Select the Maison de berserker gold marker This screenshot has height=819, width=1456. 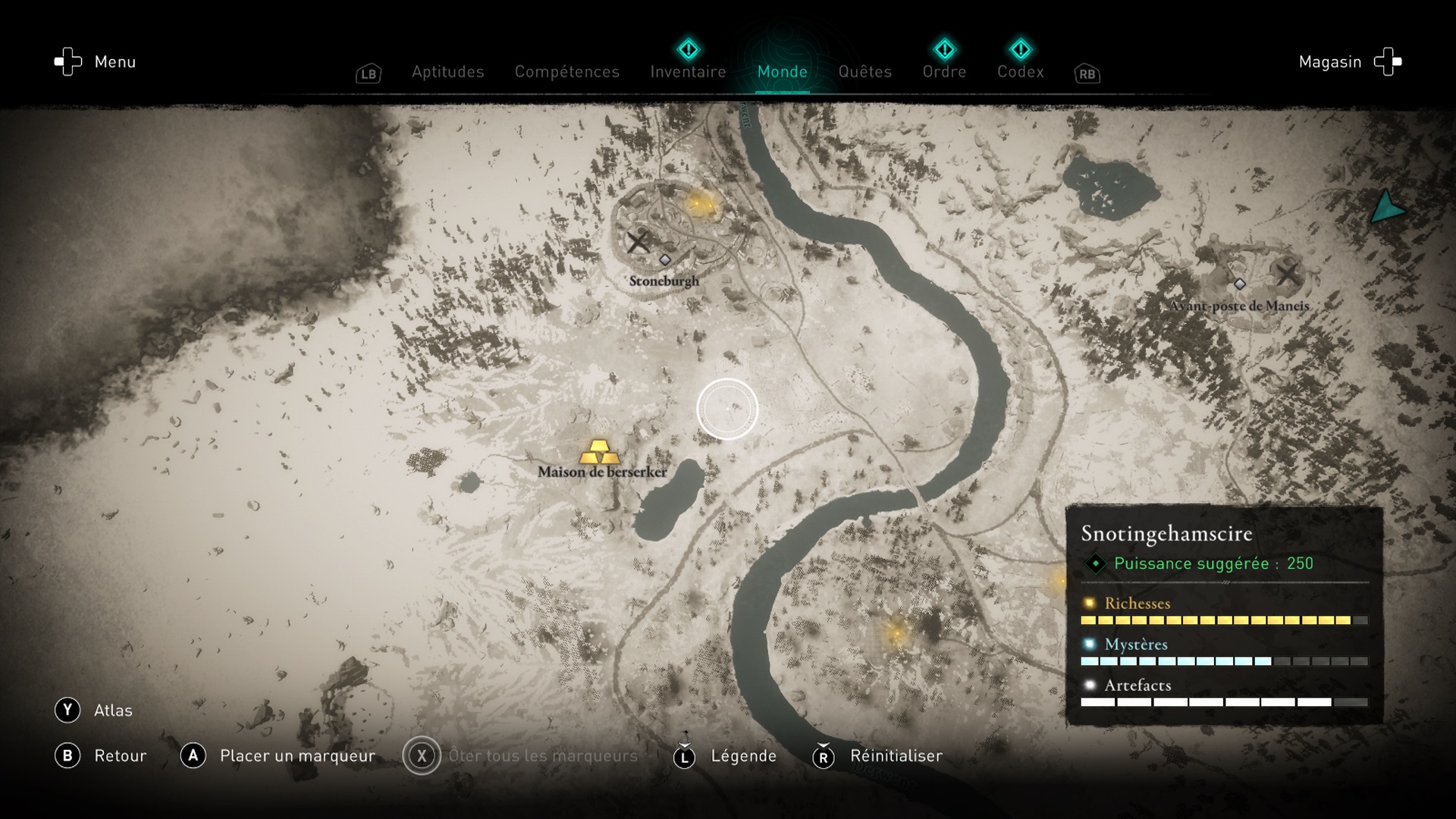click(x=599, y=452)
